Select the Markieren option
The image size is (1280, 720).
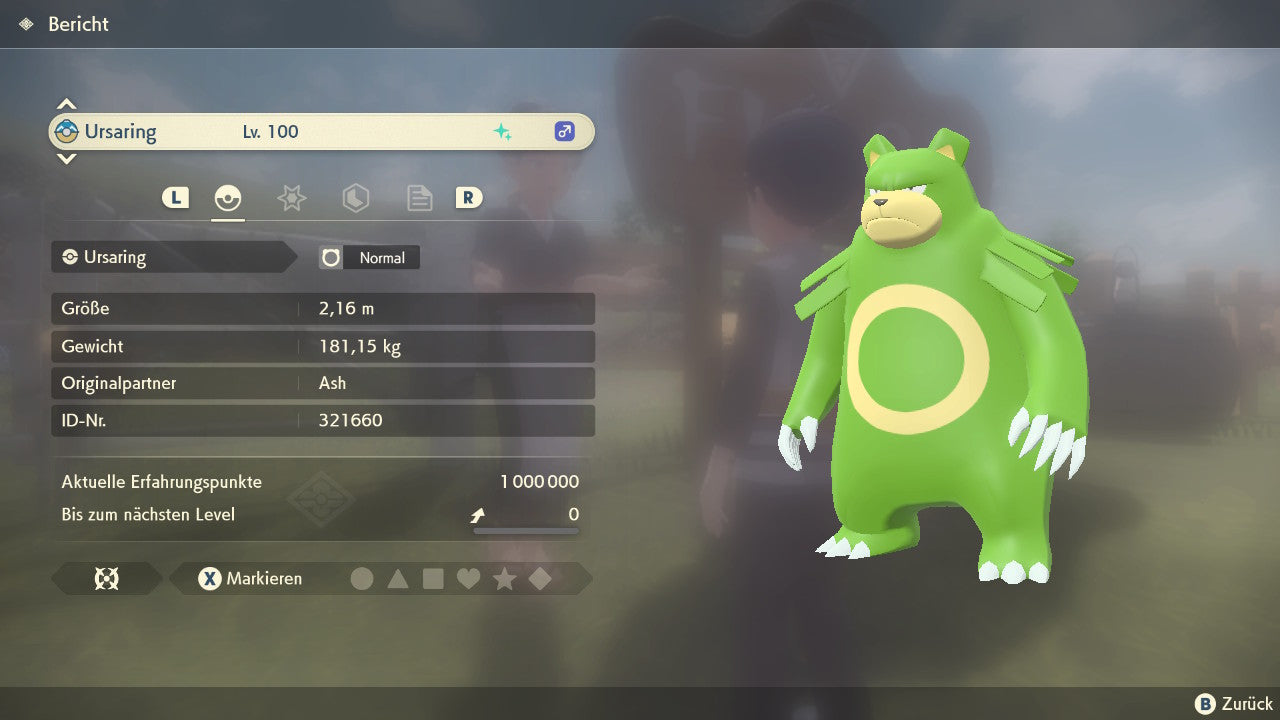(x=251, y=578)
